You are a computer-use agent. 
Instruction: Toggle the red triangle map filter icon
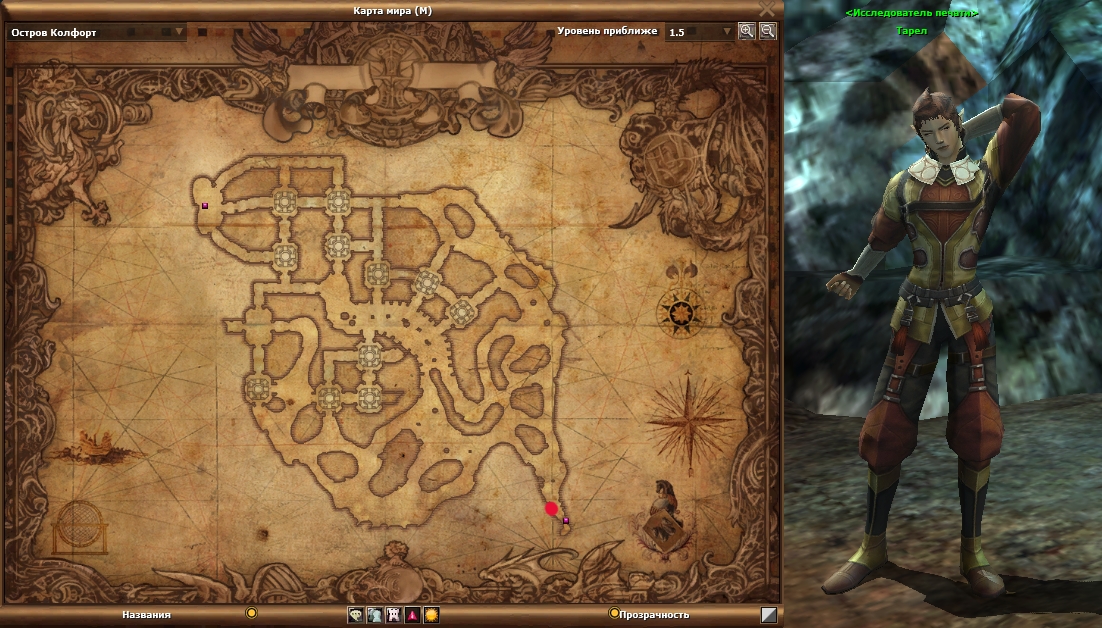[412, 615]
